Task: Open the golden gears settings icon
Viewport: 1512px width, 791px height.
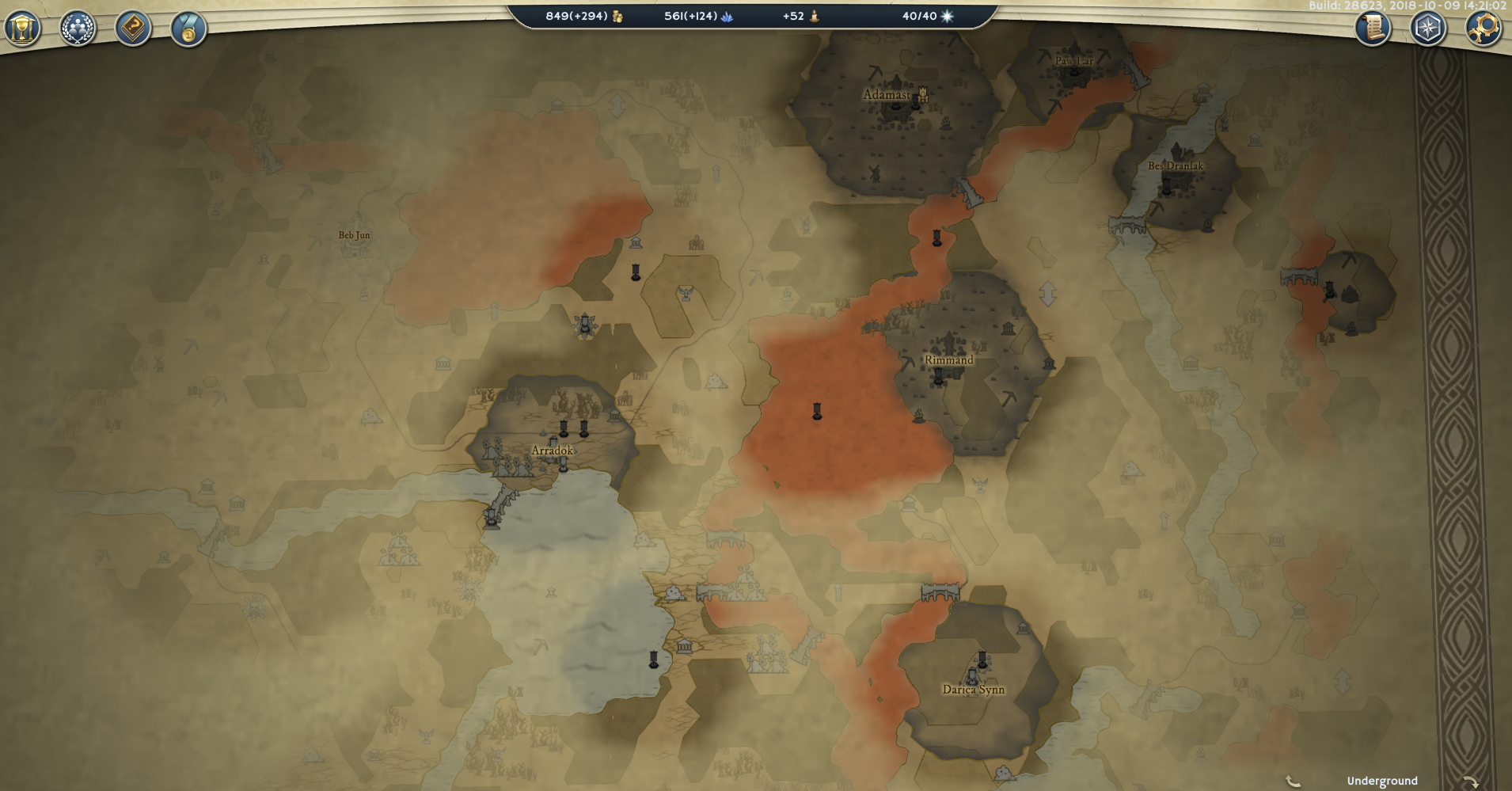Action: coord(1483,29)
